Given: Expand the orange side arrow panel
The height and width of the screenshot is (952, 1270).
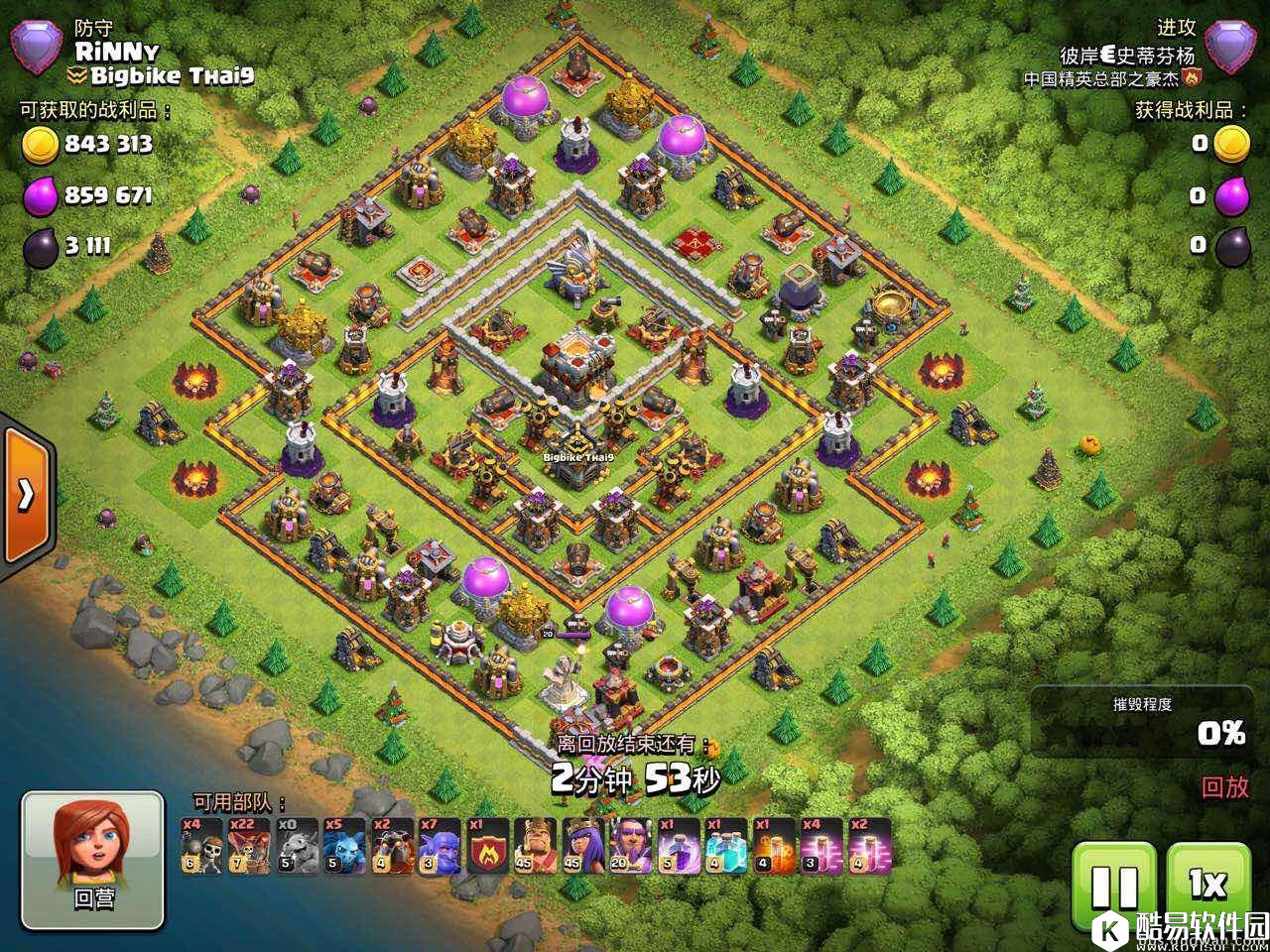Looking at the screenshot, I should (26, 493).
